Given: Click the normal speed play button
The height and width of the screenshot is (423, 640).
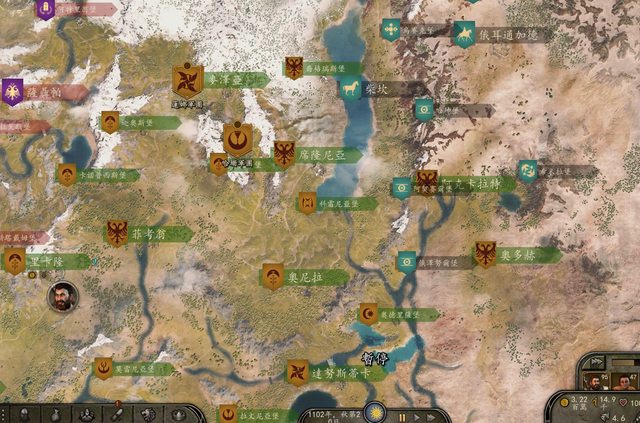Looking at the screenshot, I should click(417, 415).
